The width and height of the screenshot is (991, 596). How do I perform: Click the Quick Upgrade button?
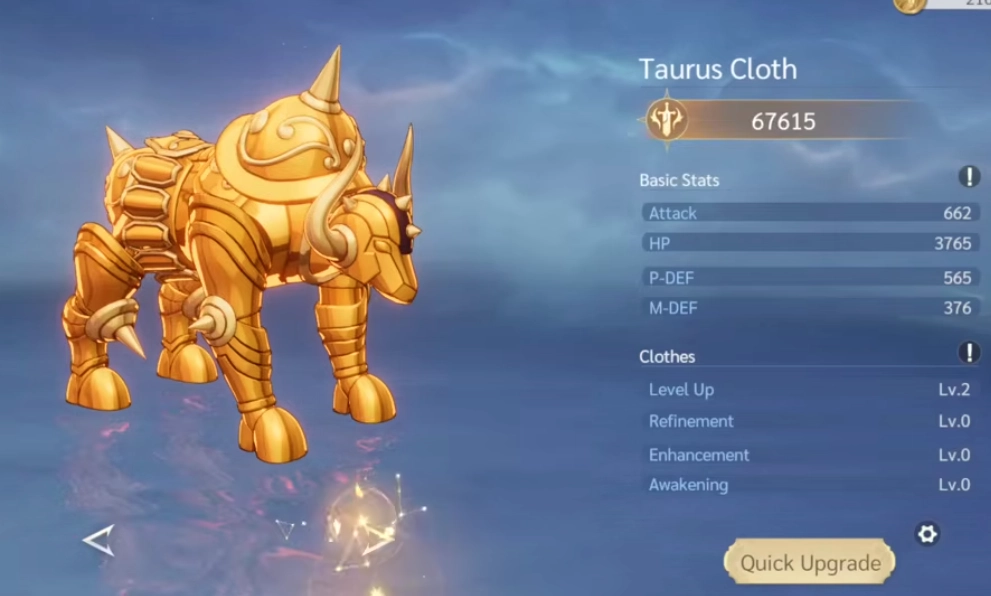(810, 562)
